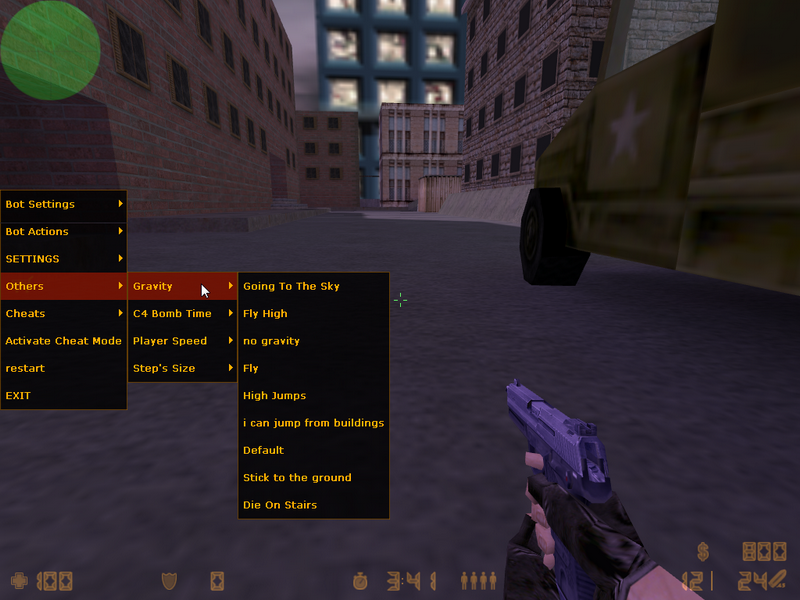The height and width of the screenshot is (600, 800).
Task: Select the Gravity submenu entry
Action: 182,286
